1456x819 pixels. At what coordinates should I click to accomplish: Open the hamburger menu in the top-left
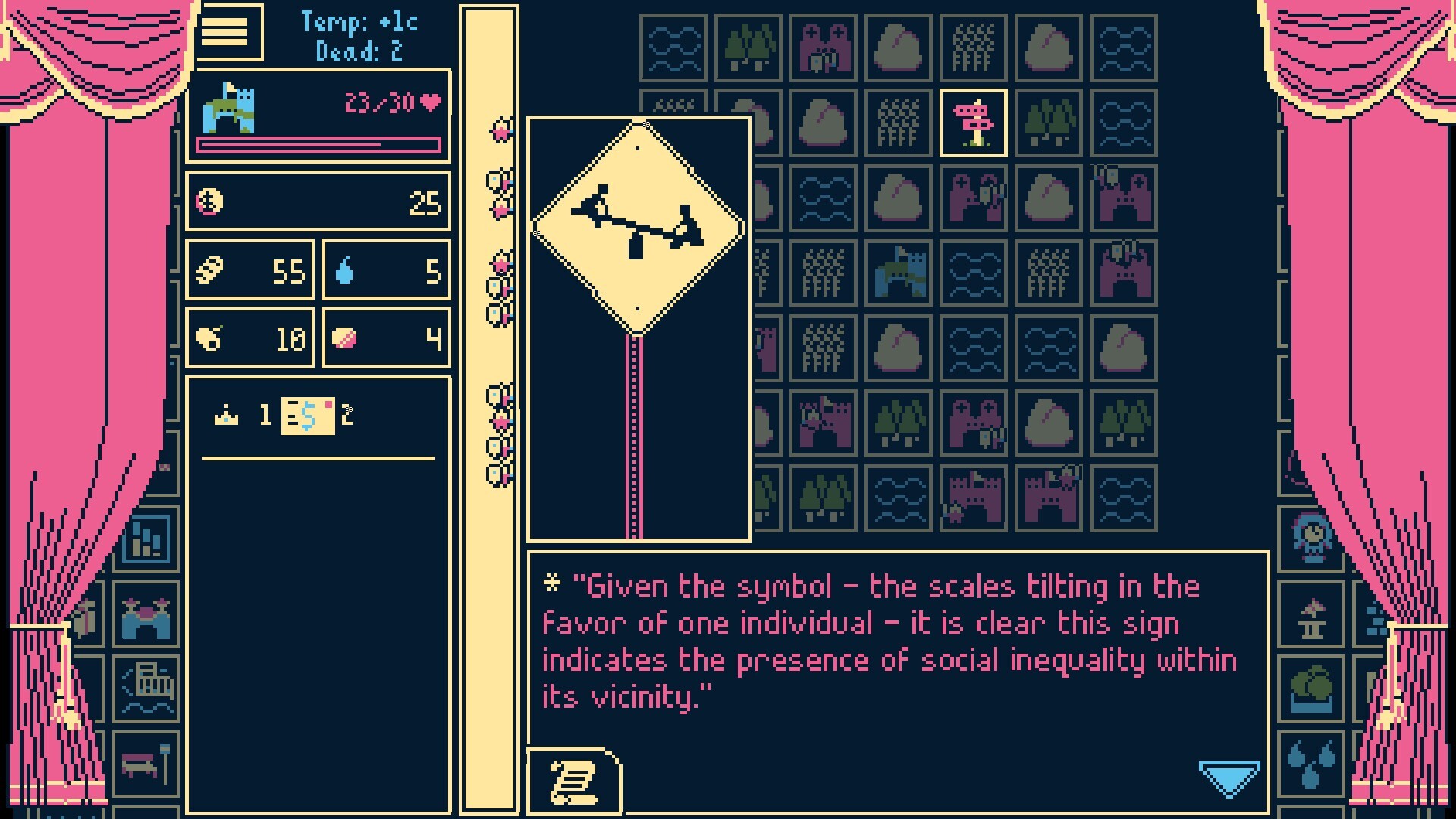(229, 33)
